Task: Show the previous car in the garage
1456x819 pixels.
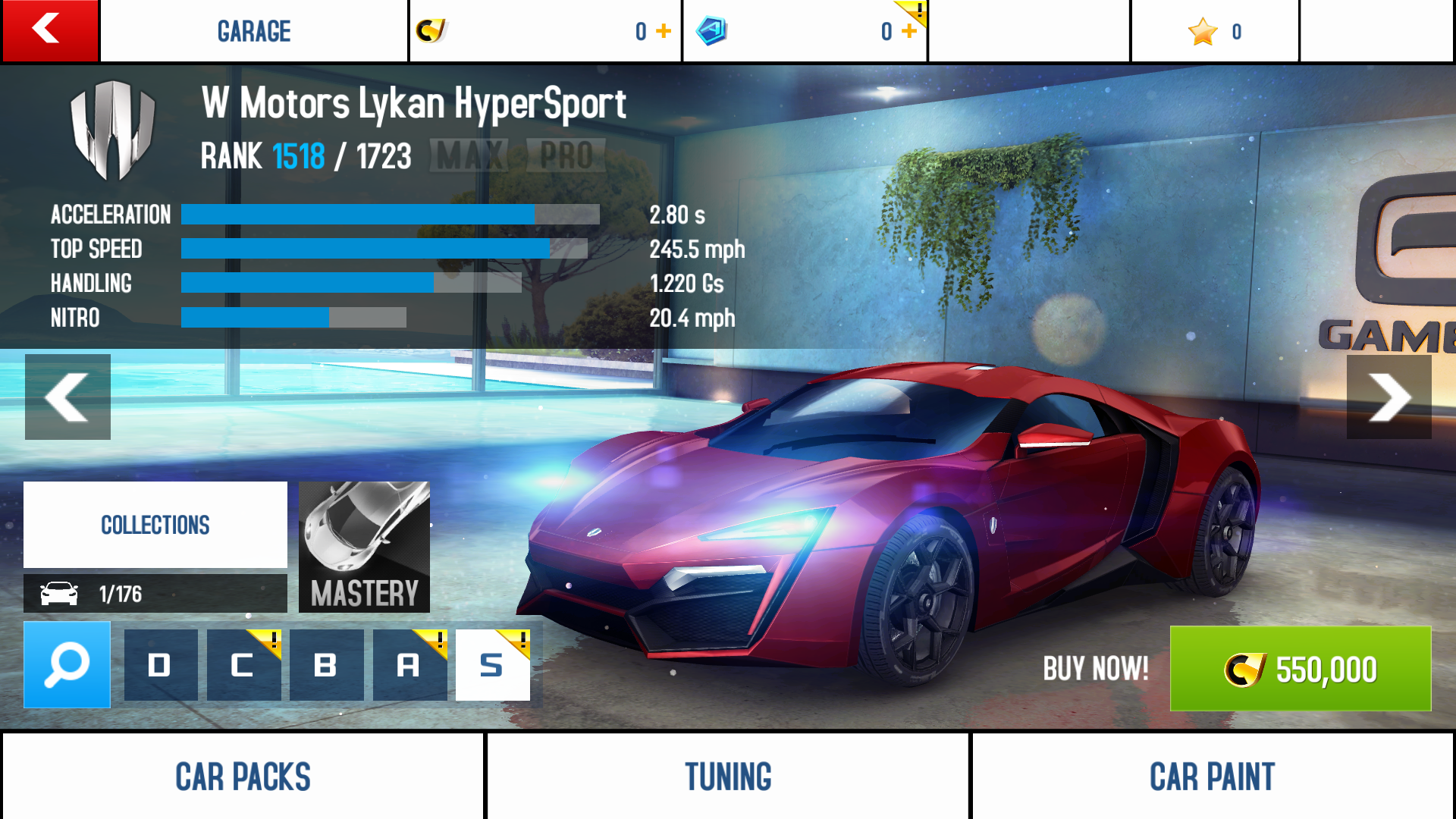Action: tap(67, 397)
